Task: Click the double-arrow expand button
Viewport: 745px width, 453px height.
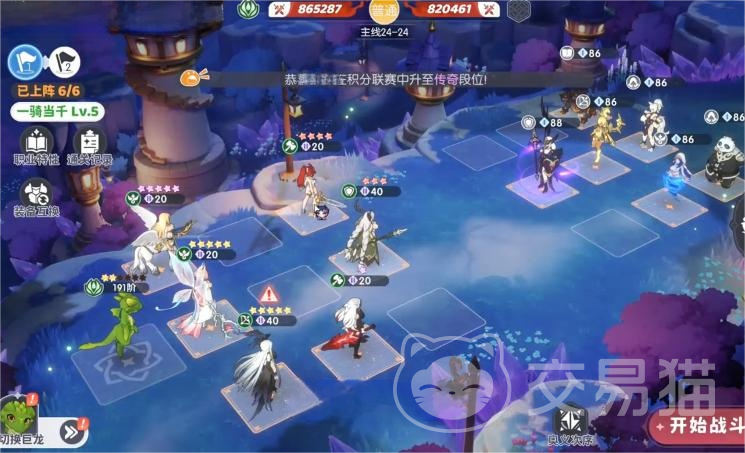Action: tap(71, 432)
